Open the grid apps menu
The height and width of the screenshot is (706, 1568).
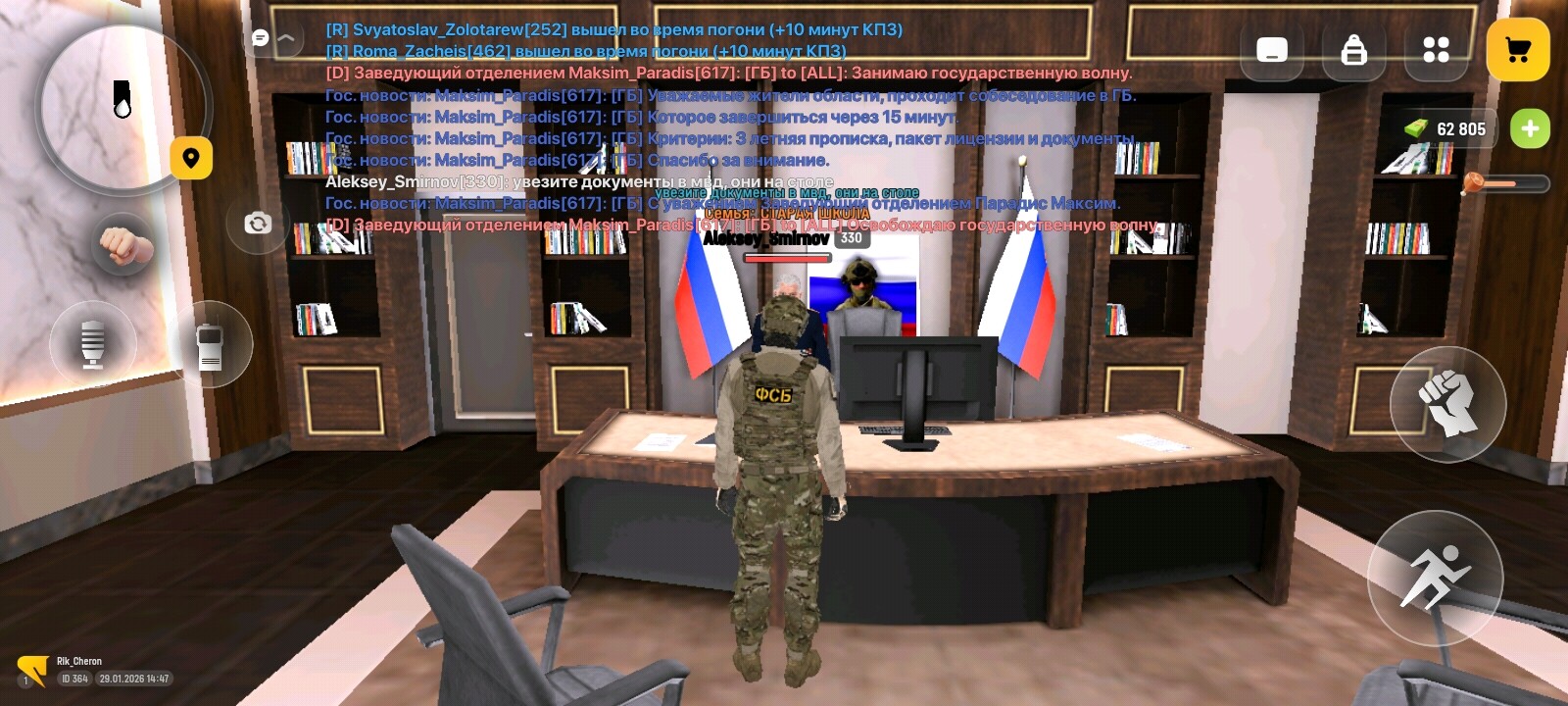pyautogui.click(x=1436, y=47)
